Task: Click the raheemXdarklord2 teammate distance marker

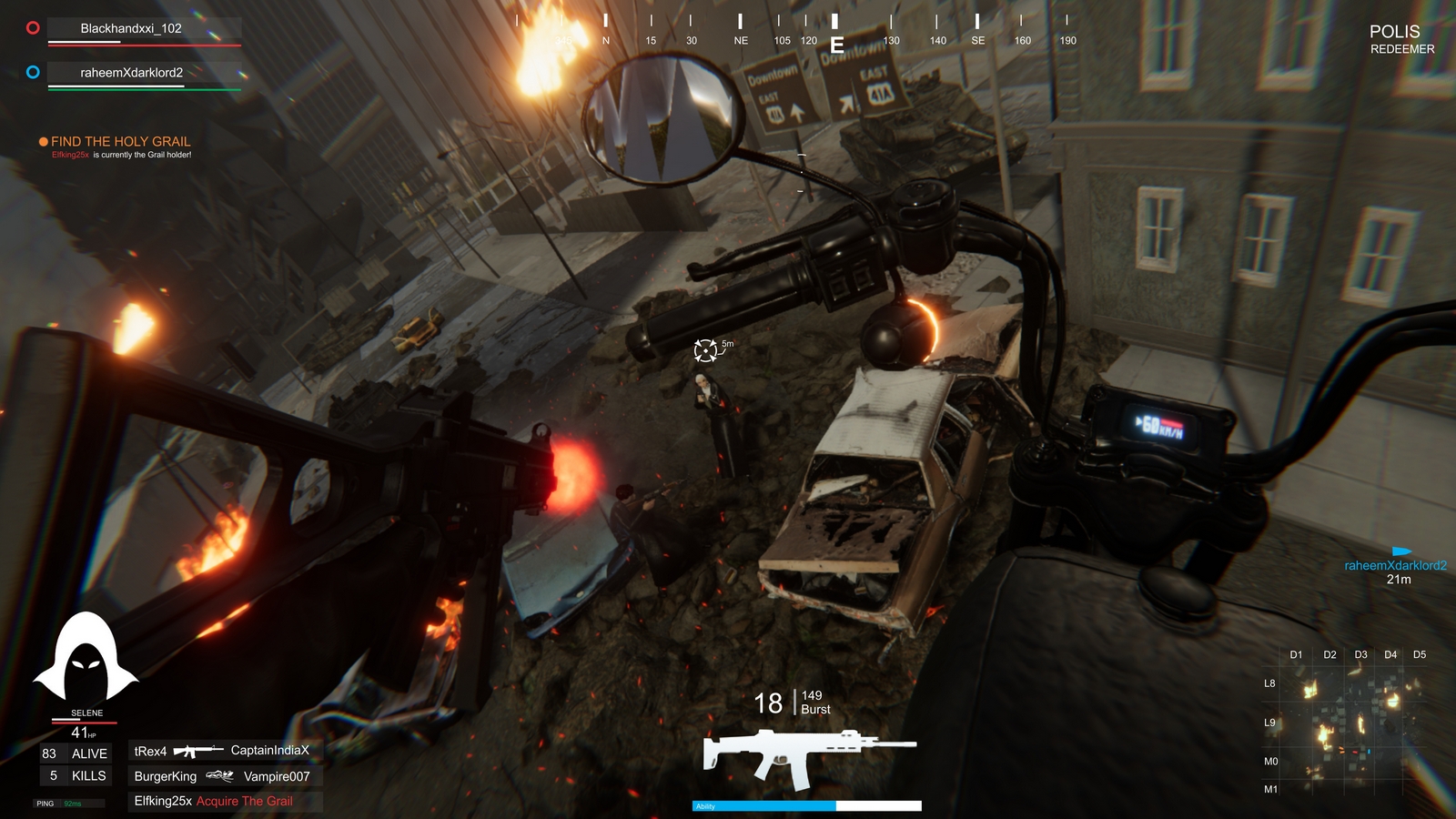Action: pos(1396,566)
